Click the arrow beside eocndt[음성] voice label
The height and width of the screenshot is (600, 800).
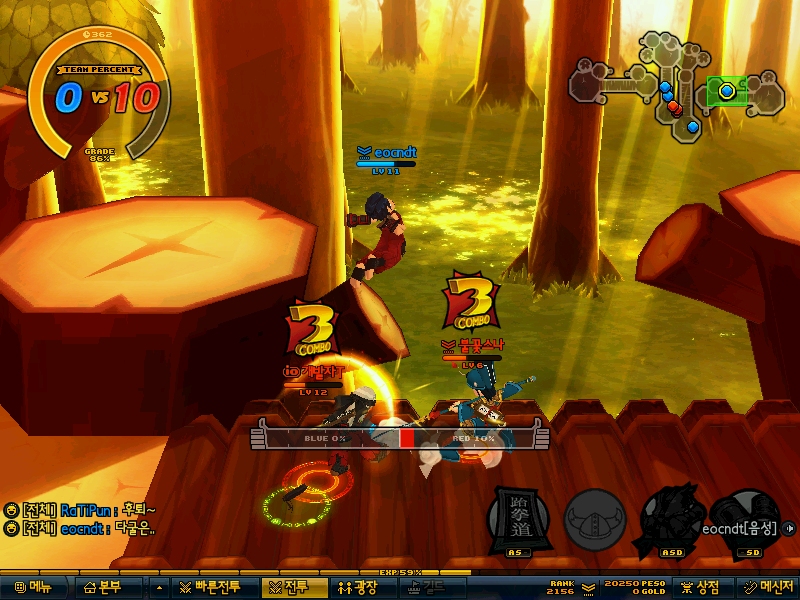[791, 528]
